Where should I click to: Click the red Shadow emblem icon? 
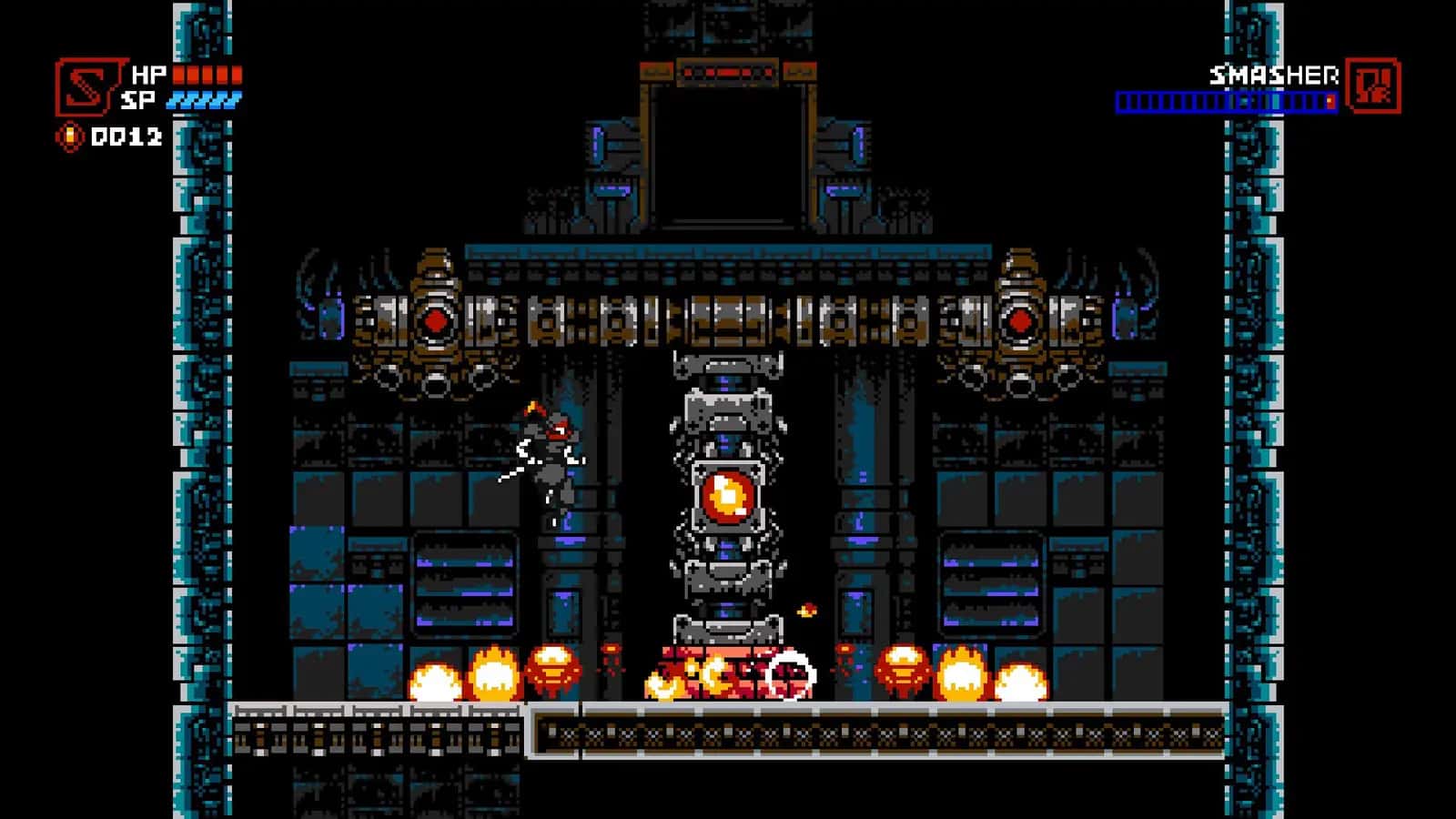coord(86,87)
